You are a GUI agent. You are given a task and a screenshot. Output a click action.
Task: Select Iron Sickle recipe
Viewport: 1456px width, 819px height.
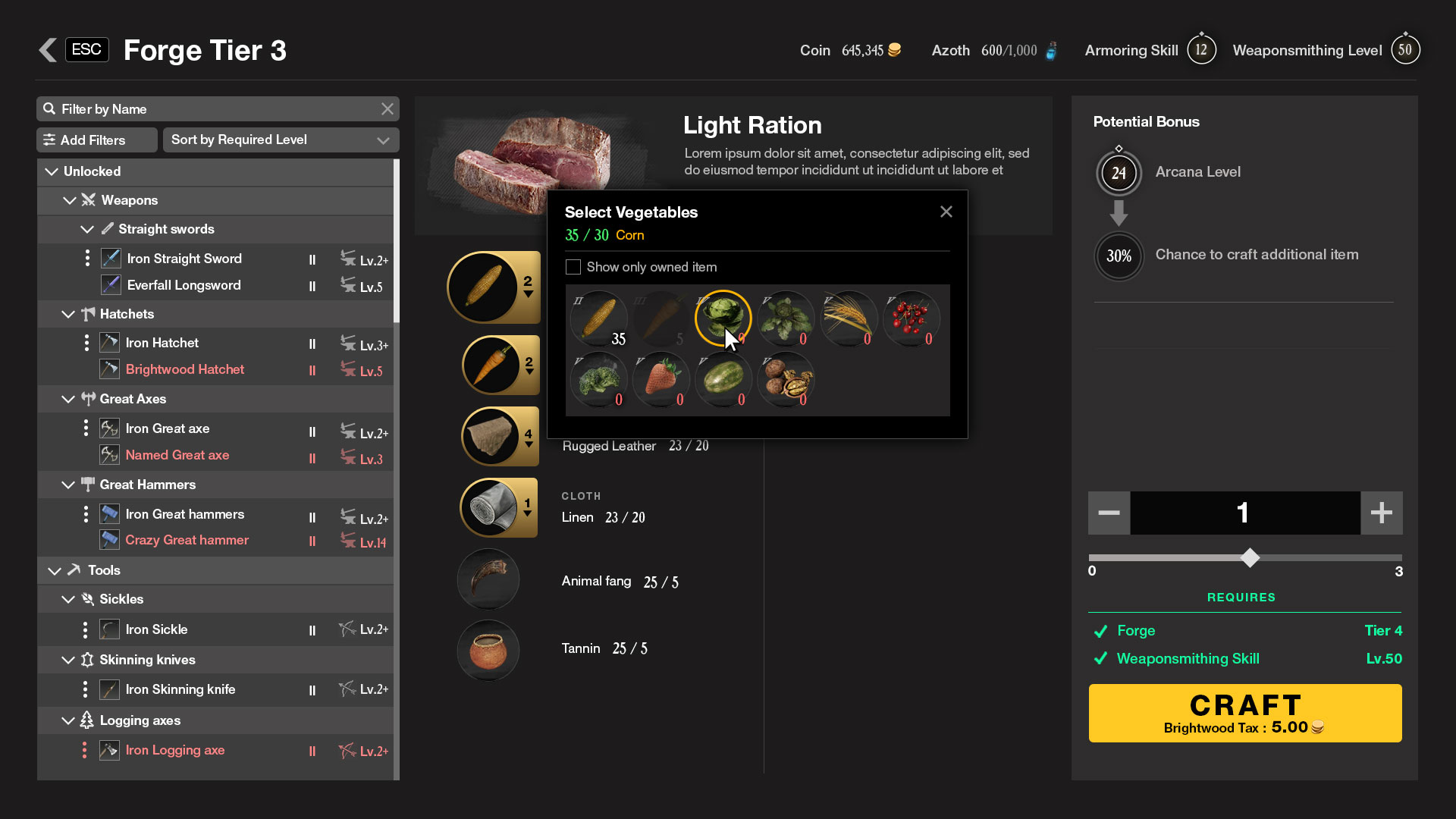(x=156, y=629)
